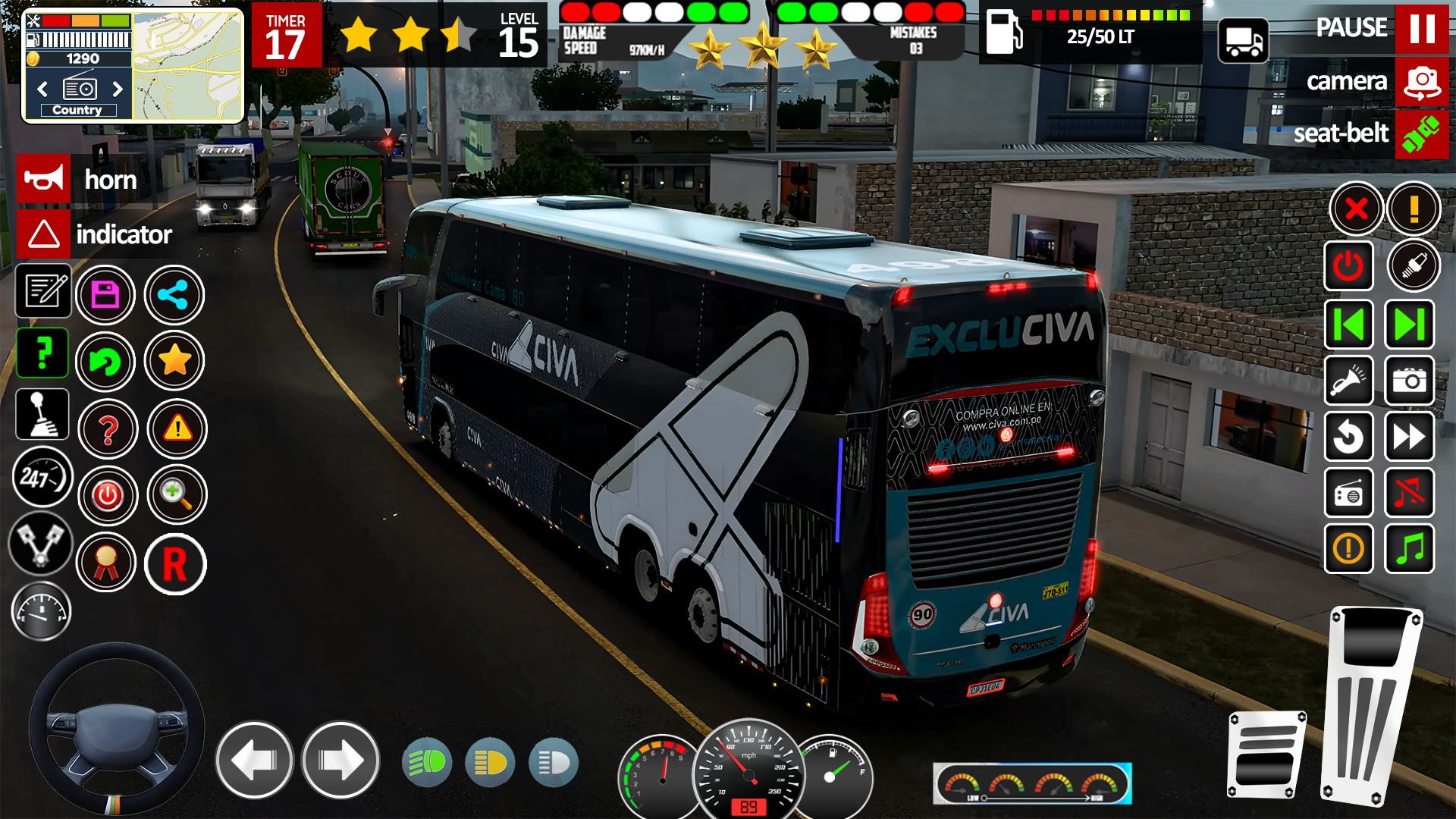Open the save game floppy icon
Screen dimensions: 1456x819
point(106,295)
